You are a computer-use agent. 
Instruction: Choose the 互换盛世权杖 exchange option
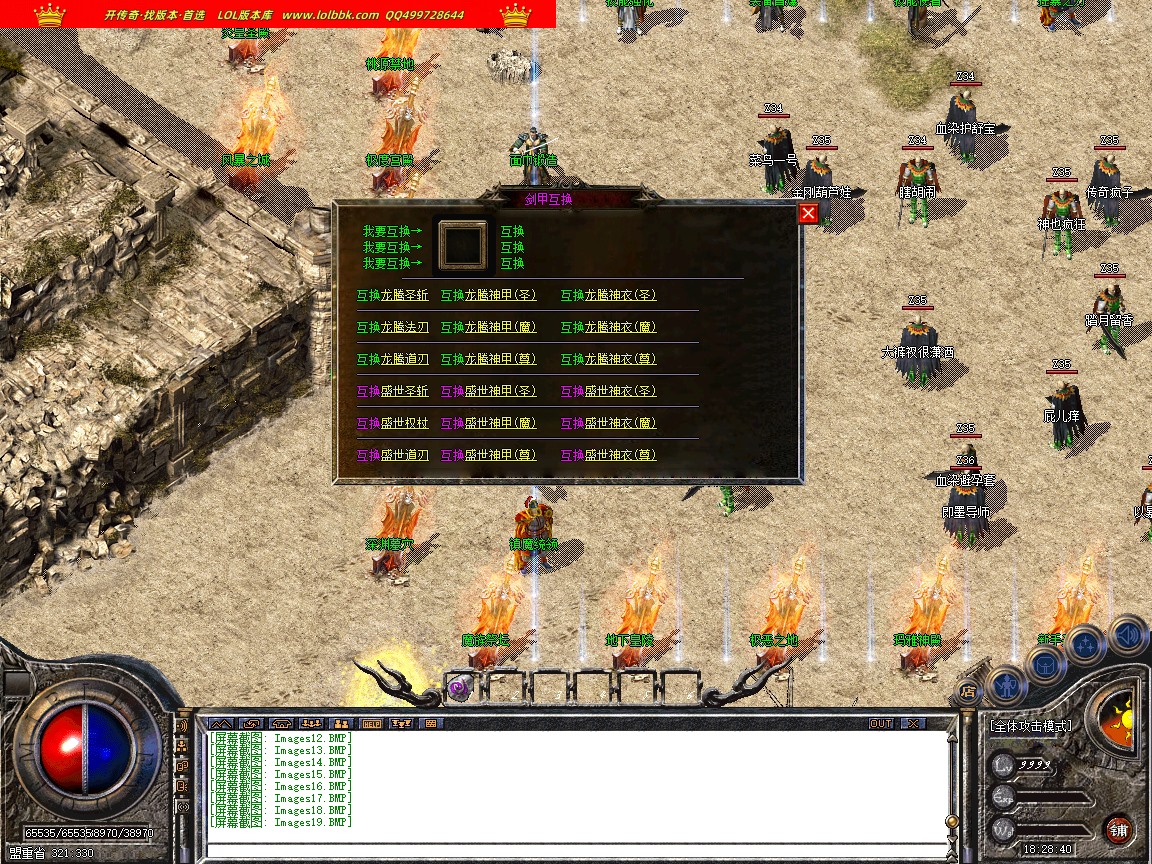click(x=392, y=423)
